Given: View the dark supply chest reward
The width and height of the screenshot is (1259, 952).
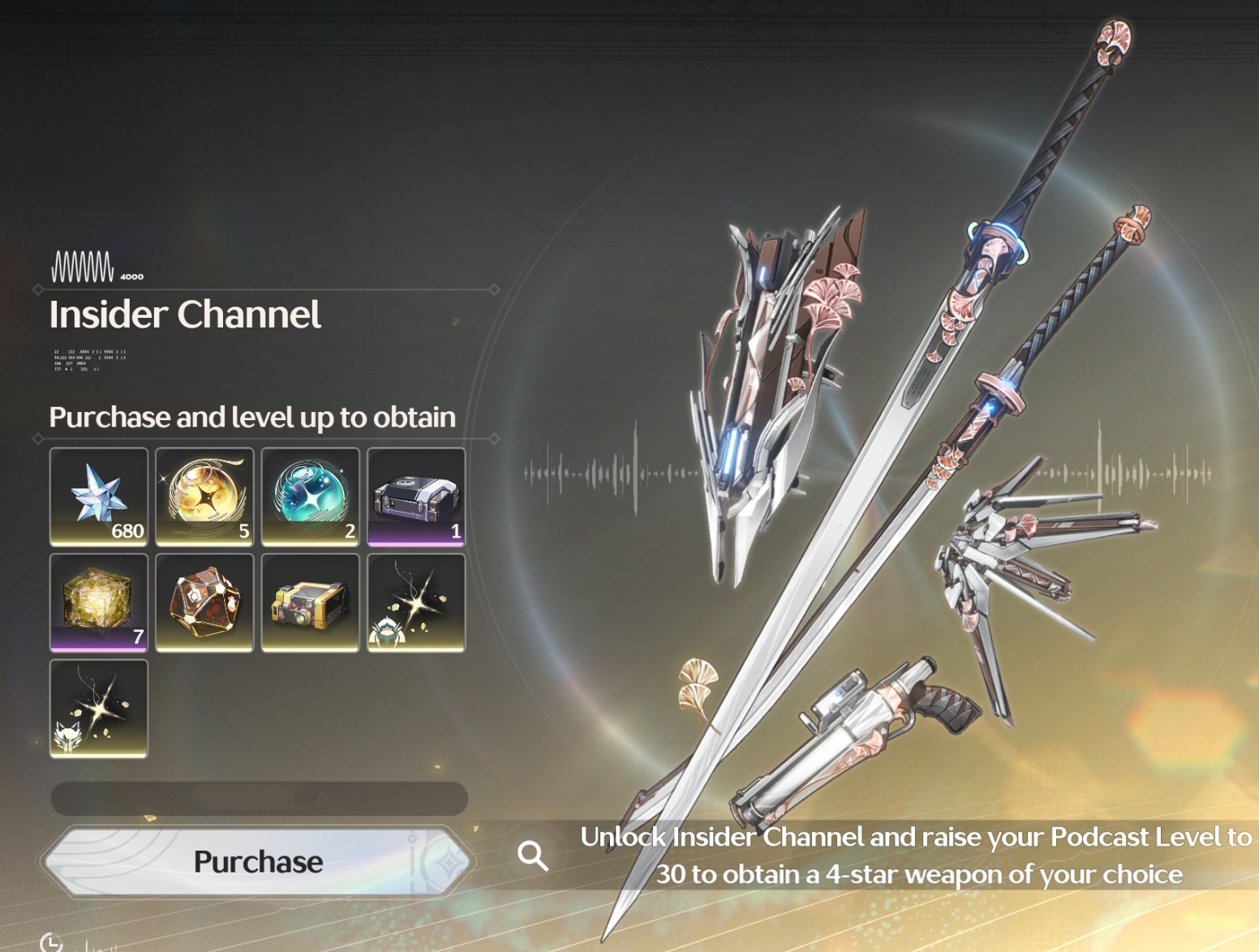Looking at the screenshot, I should tap(416, 496).
